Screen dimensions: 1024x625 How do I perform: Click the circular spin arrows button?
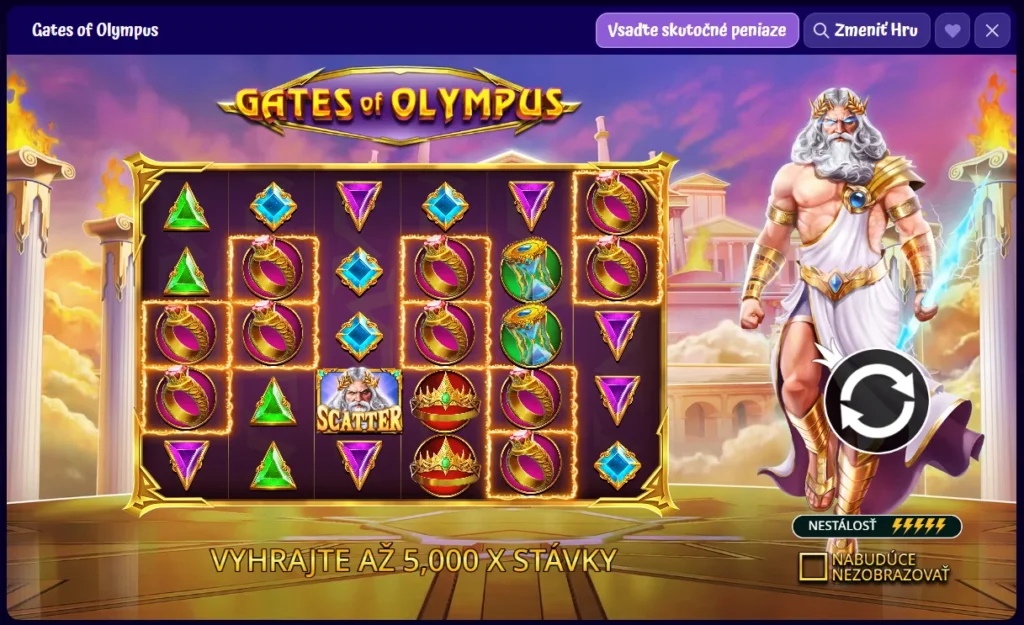coord(876,402)
